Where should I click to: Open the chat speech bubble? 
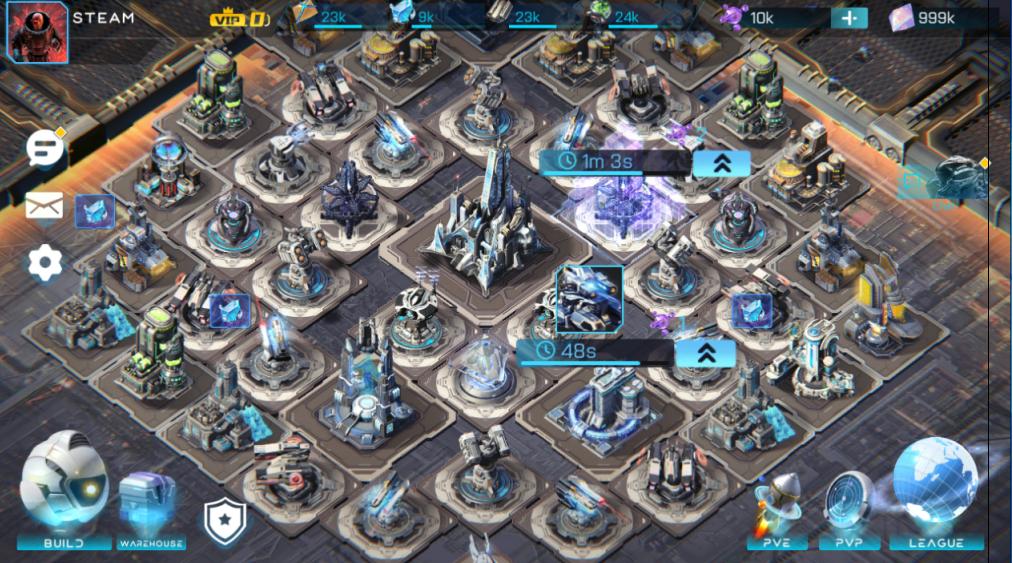45,149
